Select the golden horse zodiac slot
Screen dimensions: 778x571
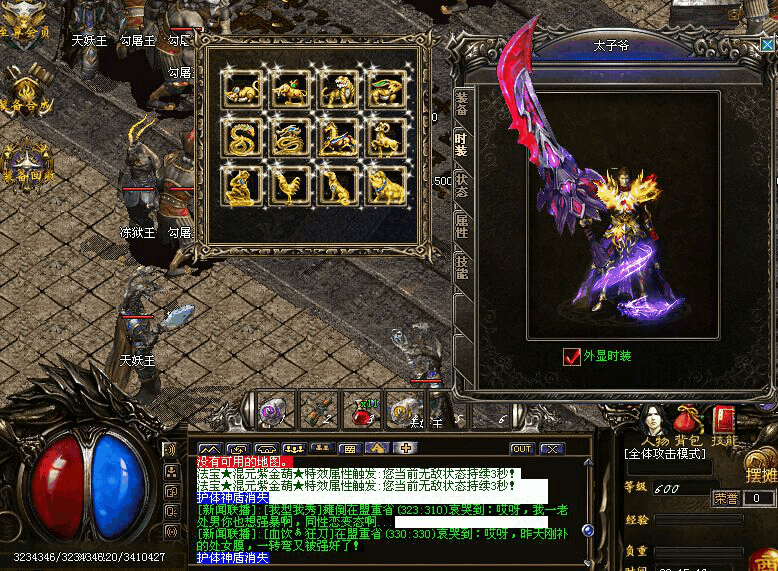(x=338, y=138)
